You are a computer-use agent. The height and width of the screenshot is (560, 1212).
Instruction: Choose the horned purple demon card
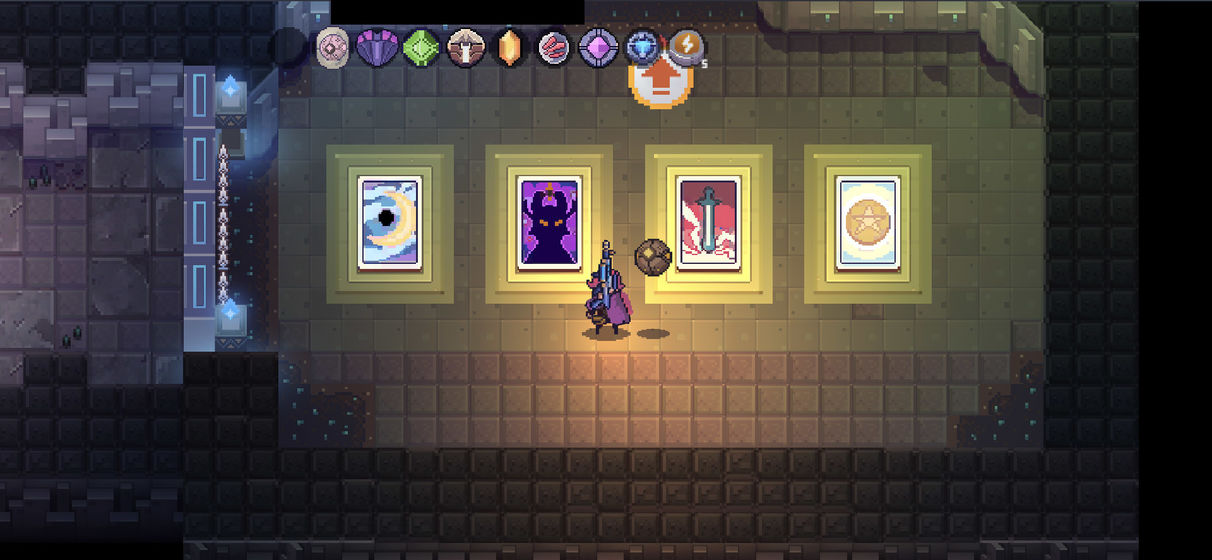tap(549, 223)
